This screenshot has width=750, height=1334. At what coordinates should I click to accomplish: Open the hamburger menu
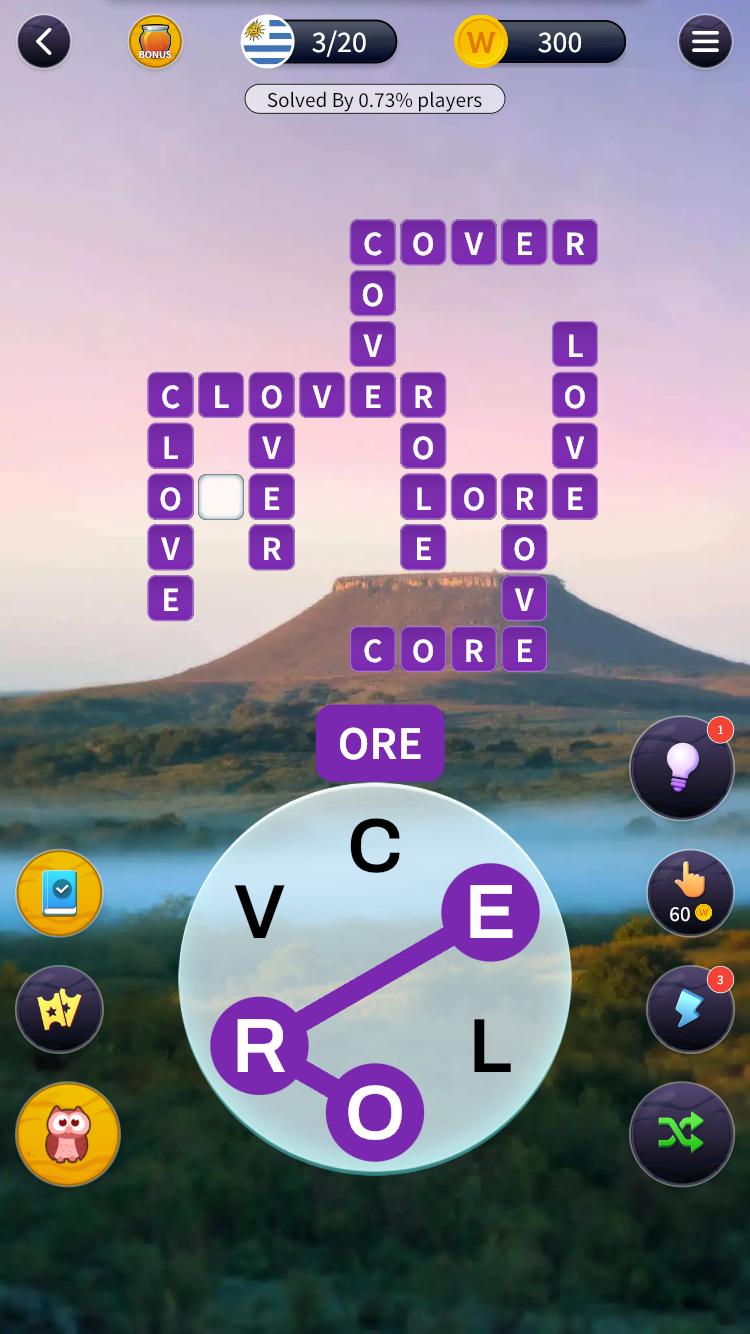point(705,42)
